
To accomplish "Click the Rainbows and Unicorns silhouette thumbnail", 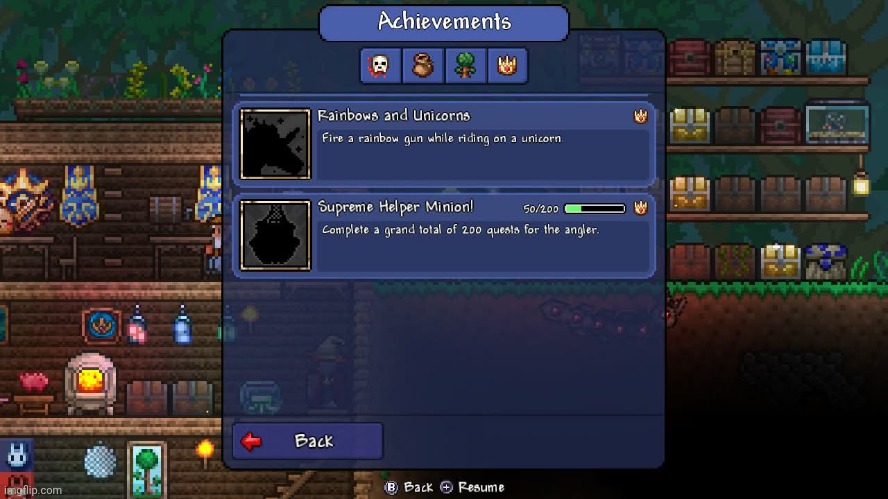I will [275, 144].
